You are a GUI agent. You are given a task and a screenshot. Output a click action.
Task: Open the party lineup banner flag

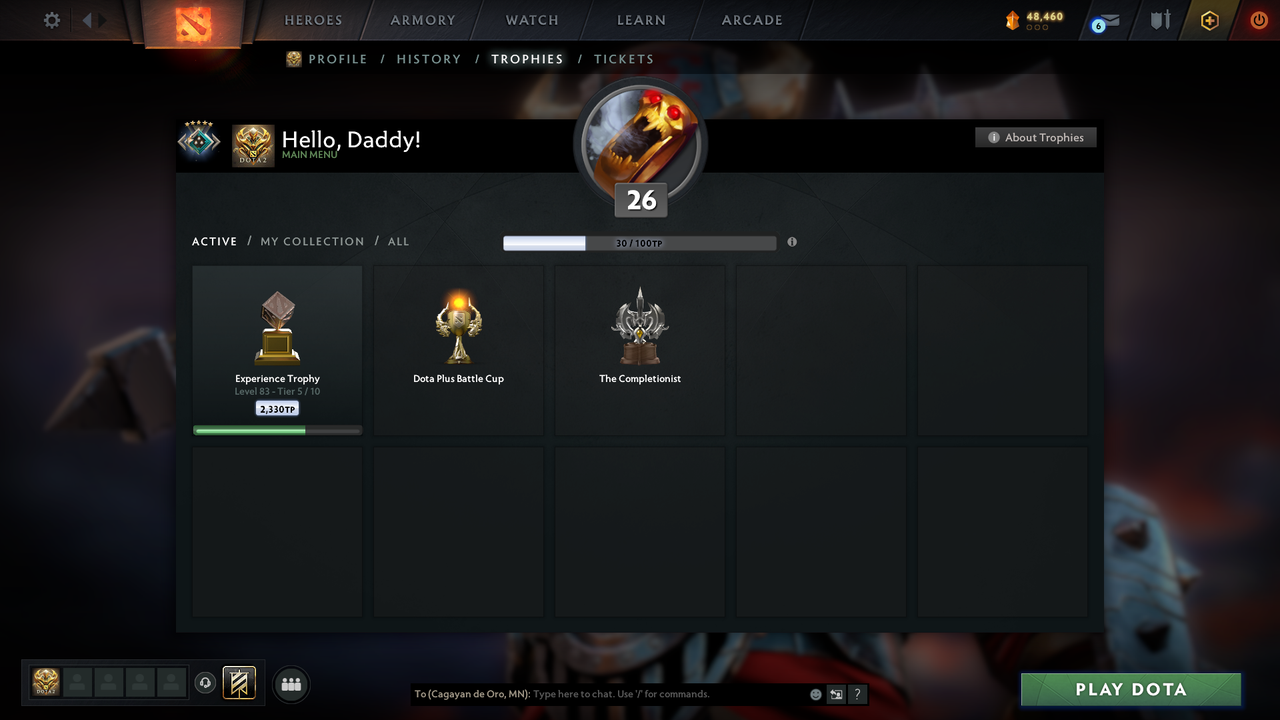237,683
